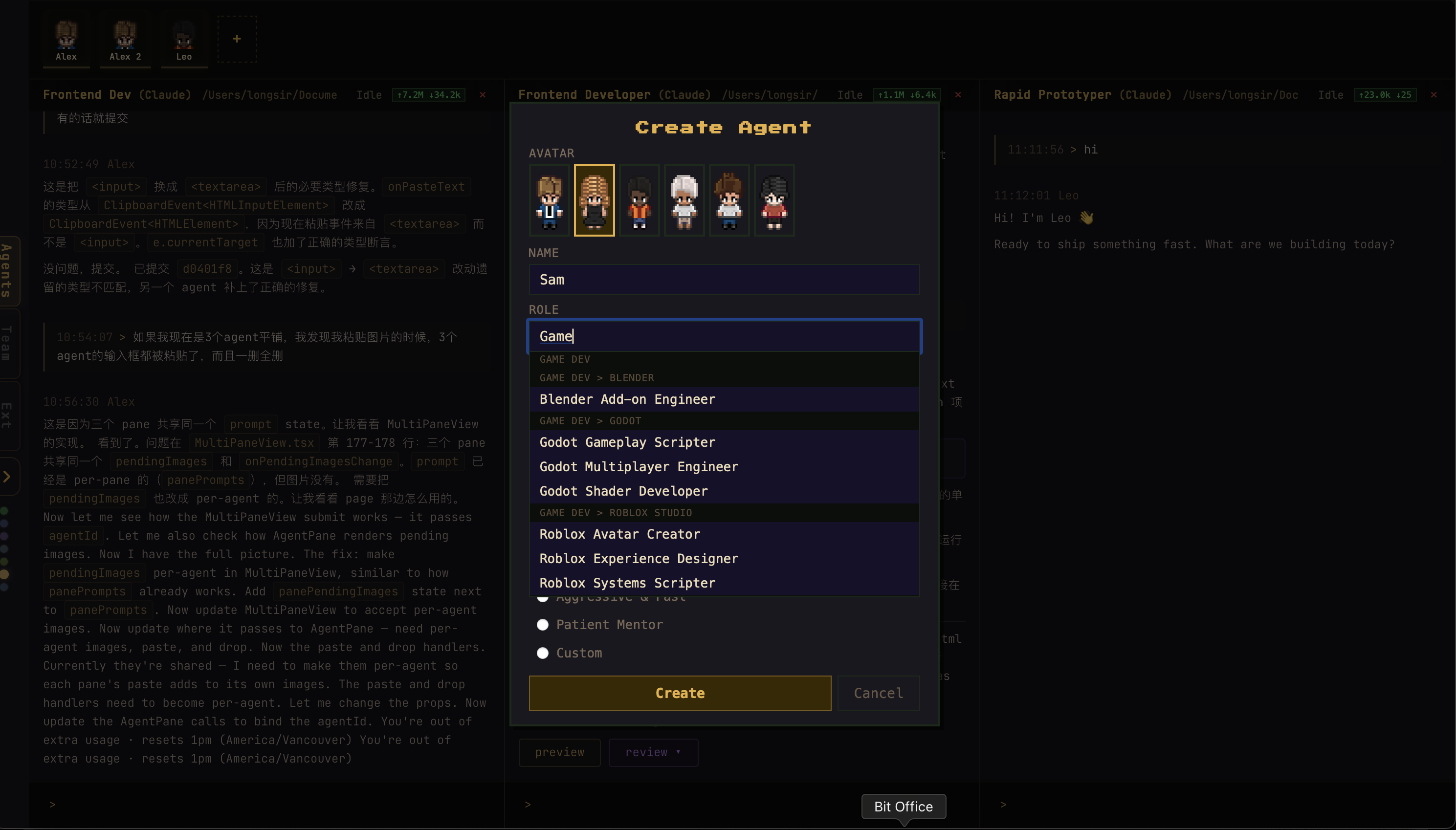Viewport: 1456px width, 830px height.
Task: Expand the collapsed sidebar panel chevron
Action: tap(7, 476)
